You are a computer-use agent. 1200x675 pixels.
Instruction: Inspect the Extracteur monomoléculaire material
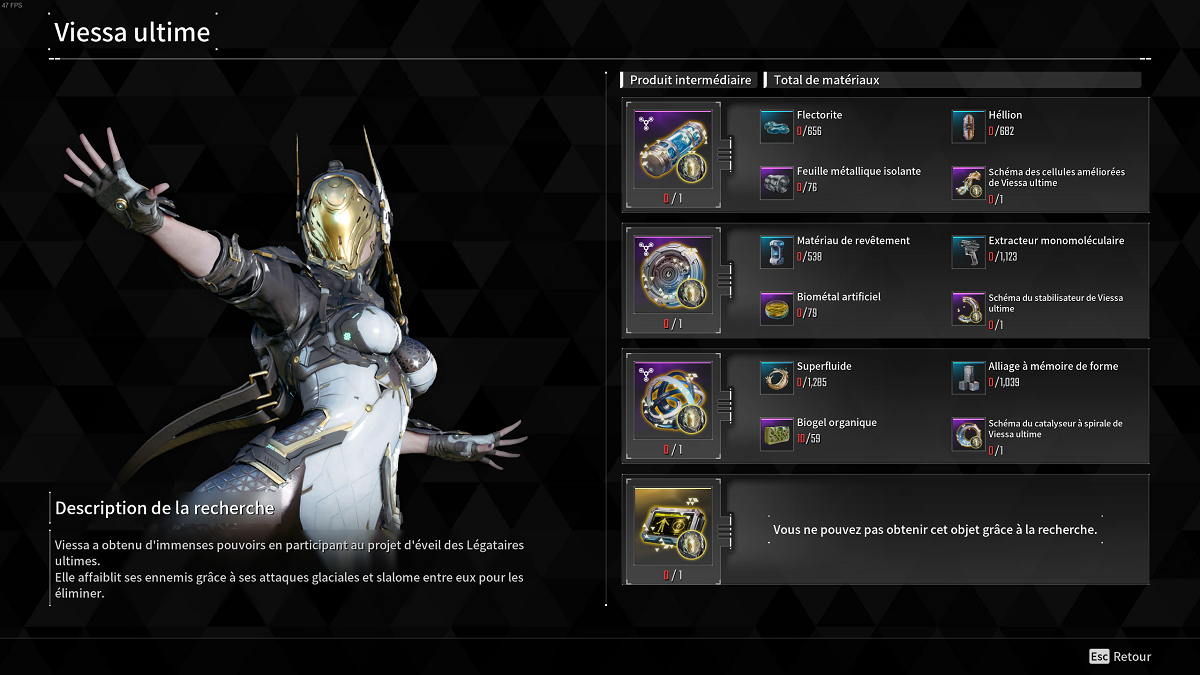click(968, 250)
